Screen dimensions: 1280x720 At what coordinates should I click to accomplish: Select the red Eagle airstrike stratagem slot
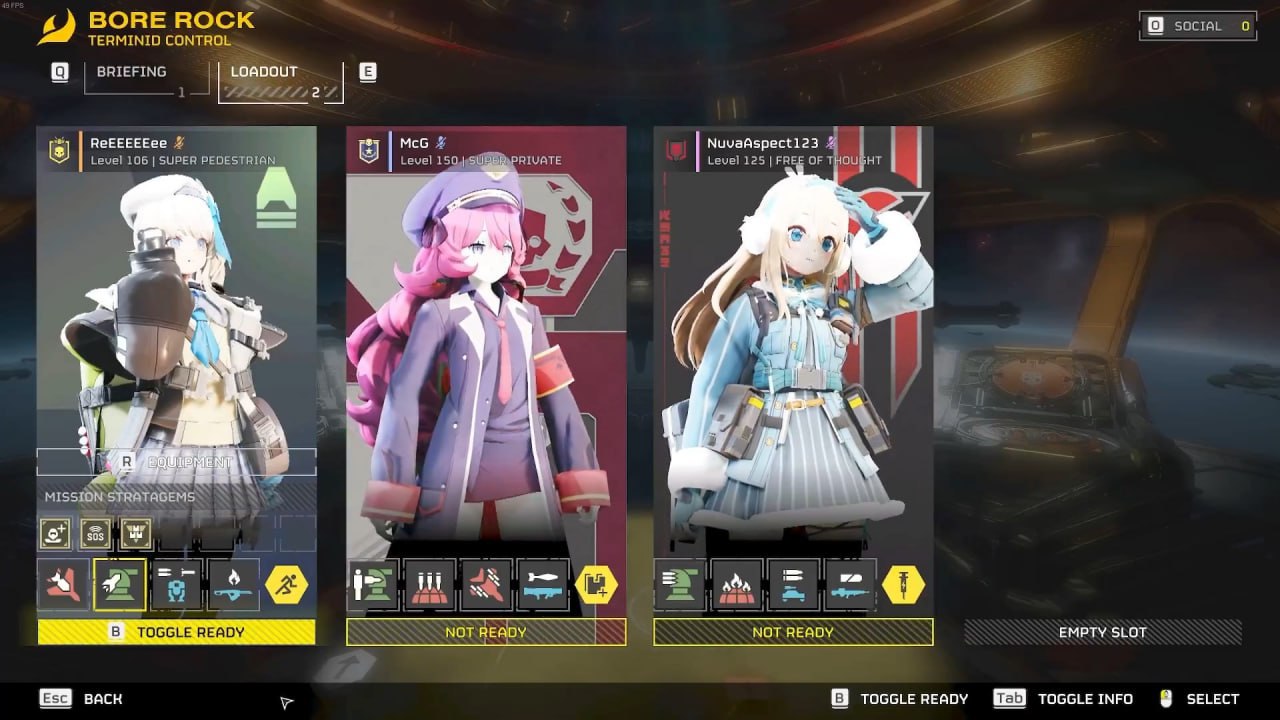click(63, 585)
